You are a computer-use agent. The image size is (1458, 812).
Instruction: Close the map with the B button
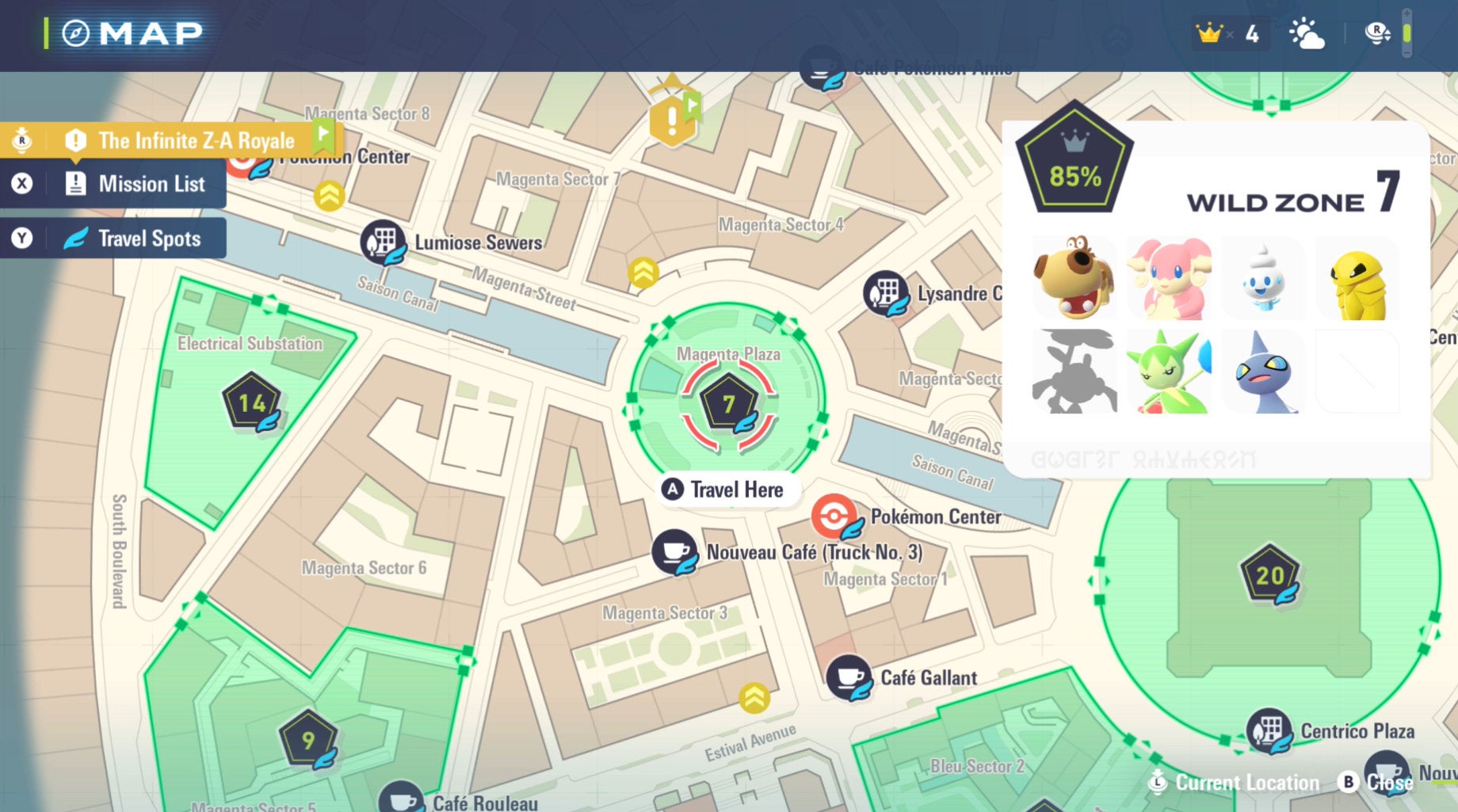click(1347, 782)
